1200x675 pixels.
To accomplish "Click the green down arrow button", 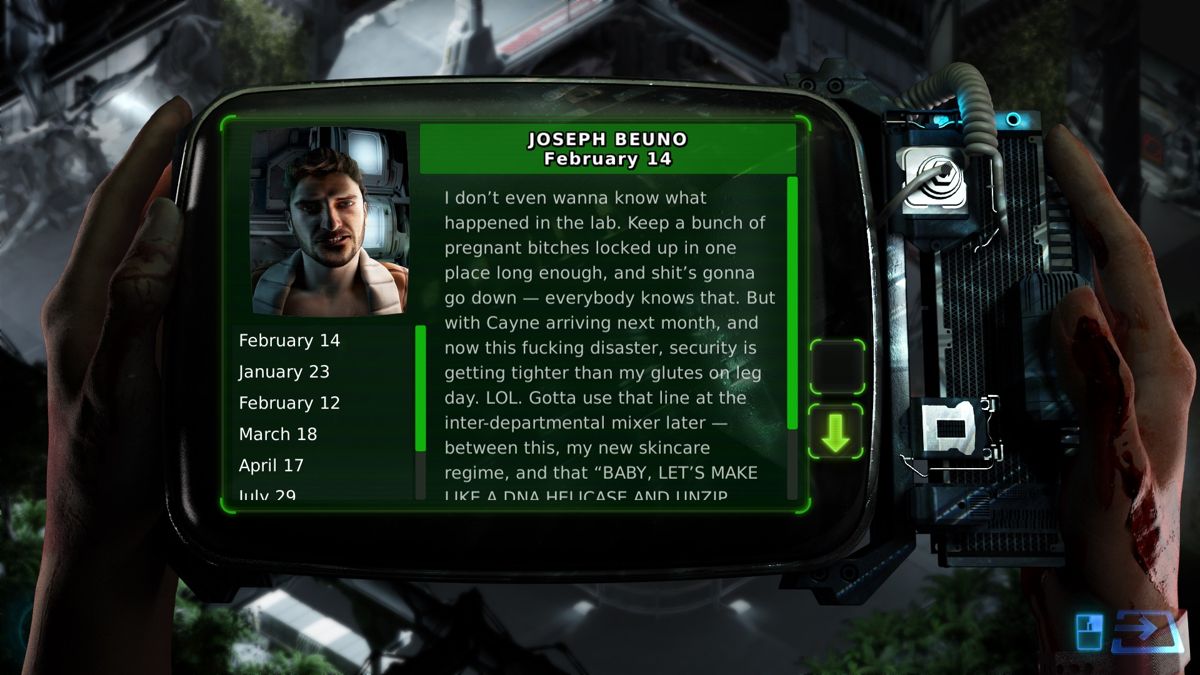I will [836, 432].
